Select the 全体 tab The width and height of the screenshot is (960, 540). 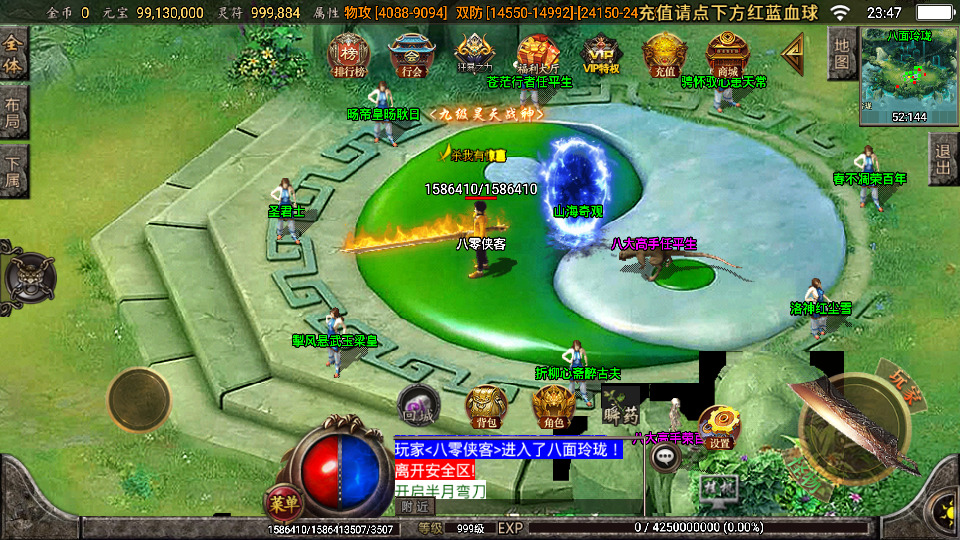(13, 54)
